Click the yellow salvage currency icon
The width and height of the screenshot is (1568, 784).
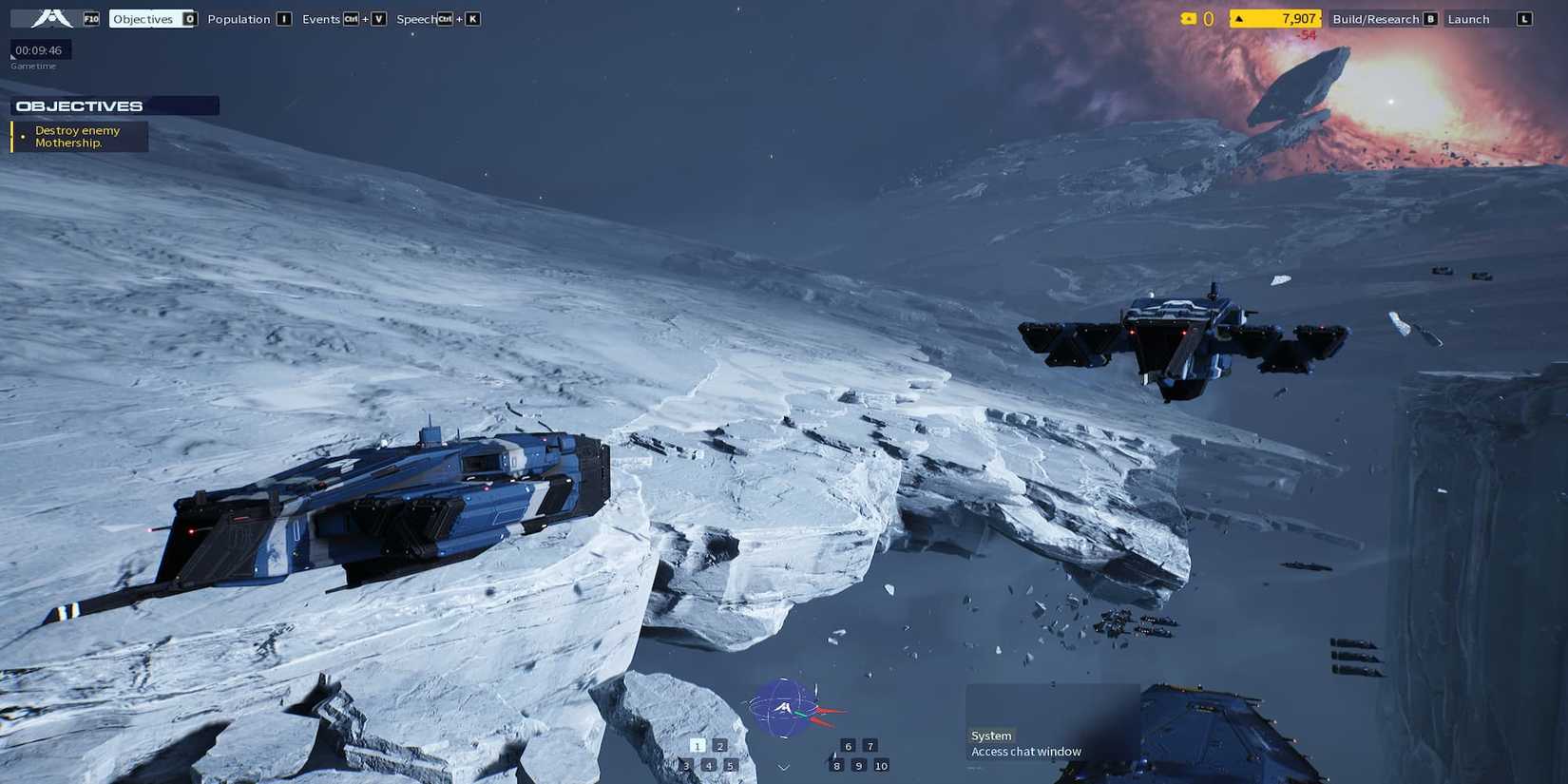tap(1189, 17)
